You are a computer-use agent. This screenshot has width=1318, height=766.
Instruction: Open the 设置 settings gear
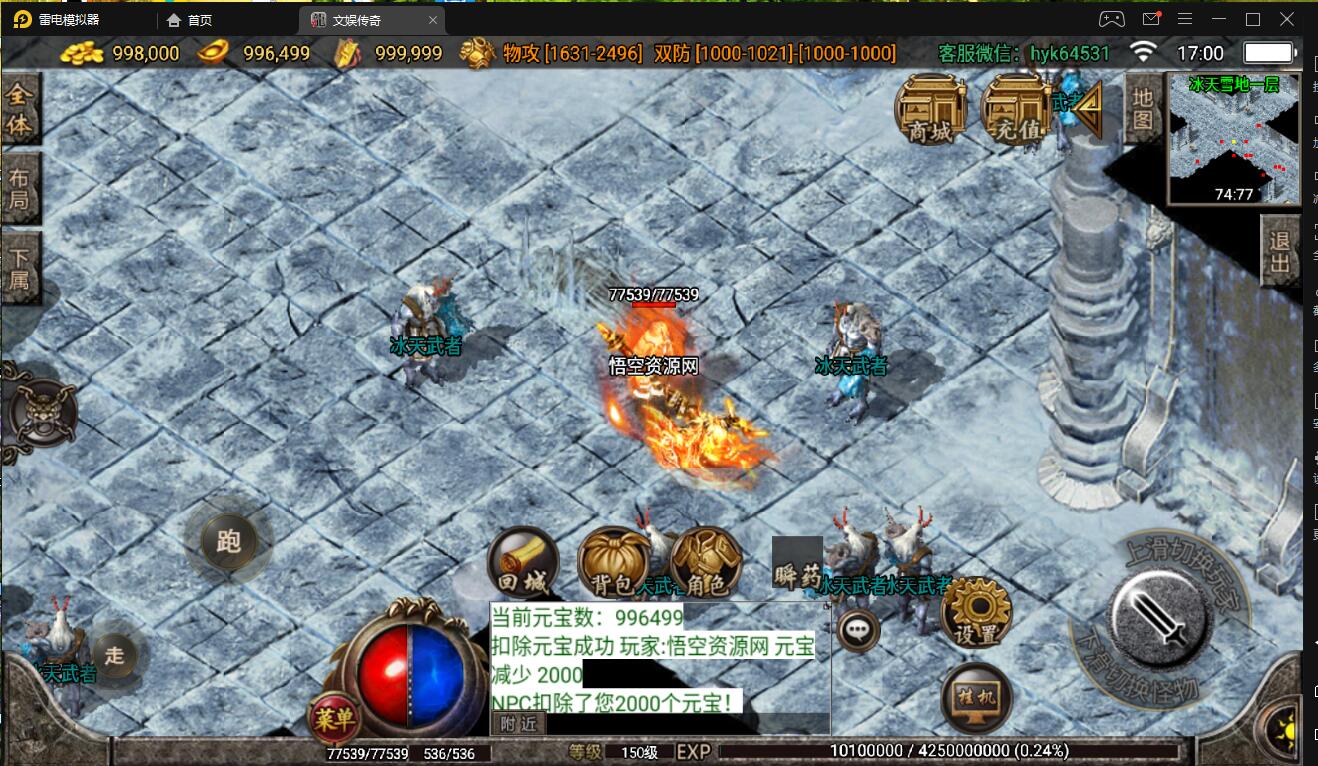[976, 613]
